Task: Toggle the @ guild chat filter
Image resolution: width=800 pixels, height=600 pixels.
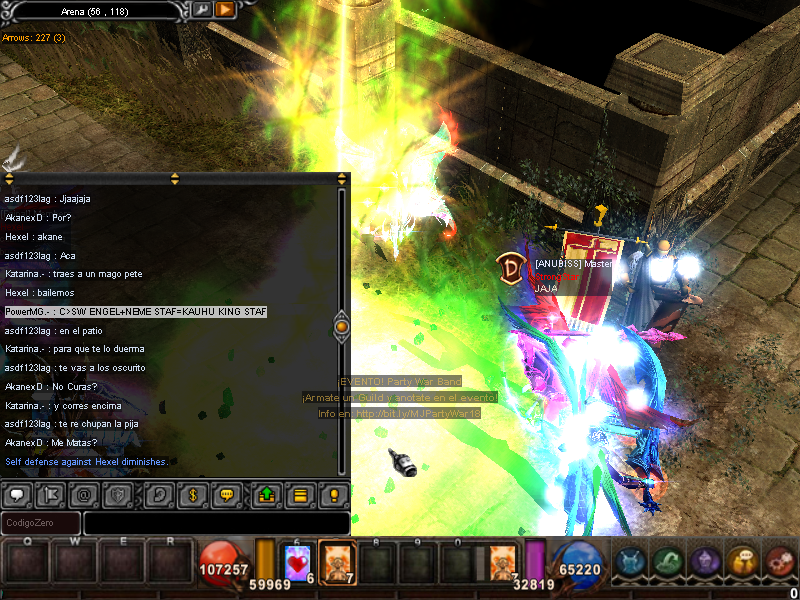Action: pos(86,494)
